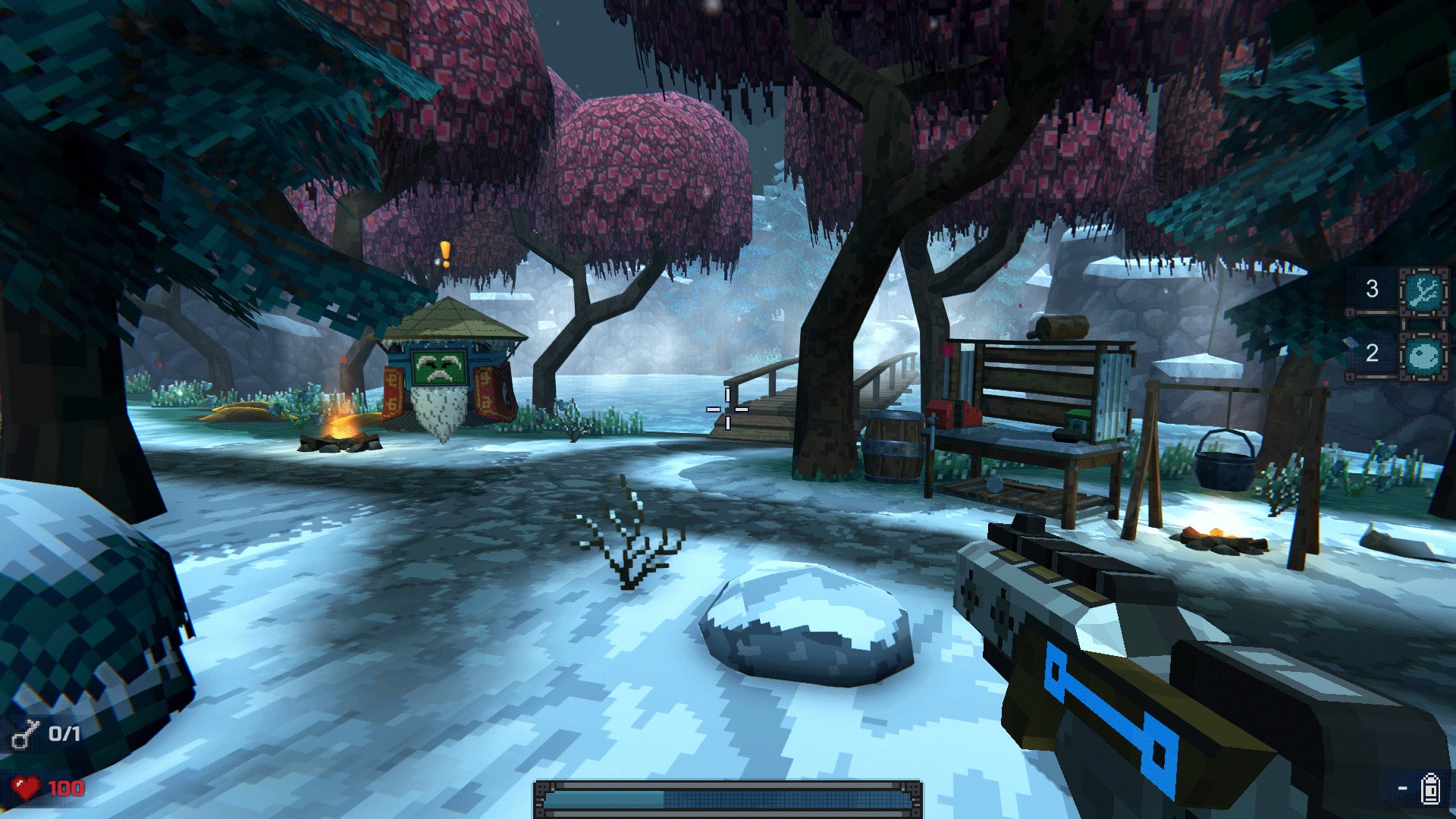This screenshot has height=819, width=1456.
Task: Select the bomb item slot showing 2
Action: [1423, 356]
